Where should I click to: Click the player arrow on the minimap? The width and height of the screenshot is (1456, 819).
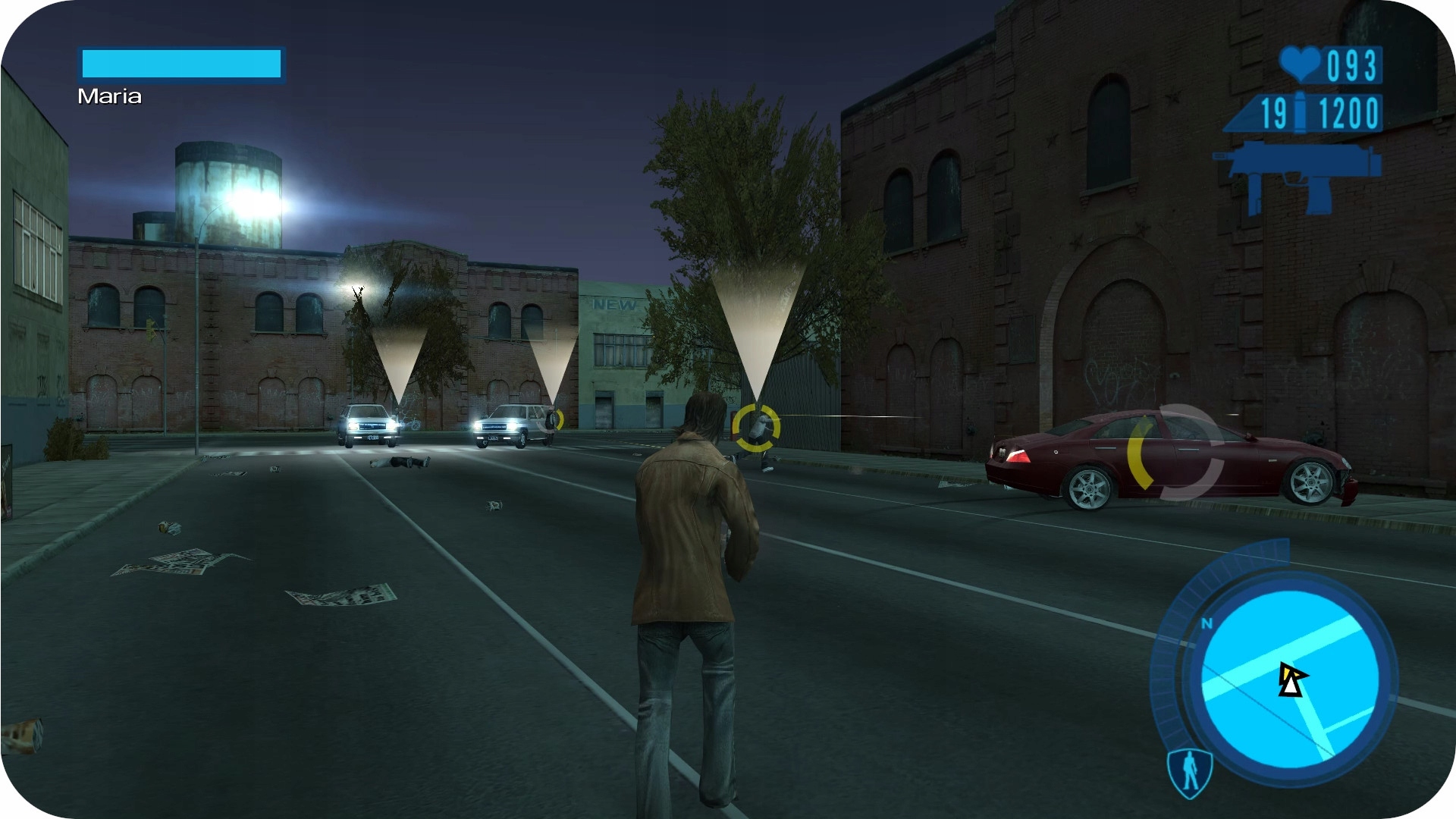pos(1291,679)
